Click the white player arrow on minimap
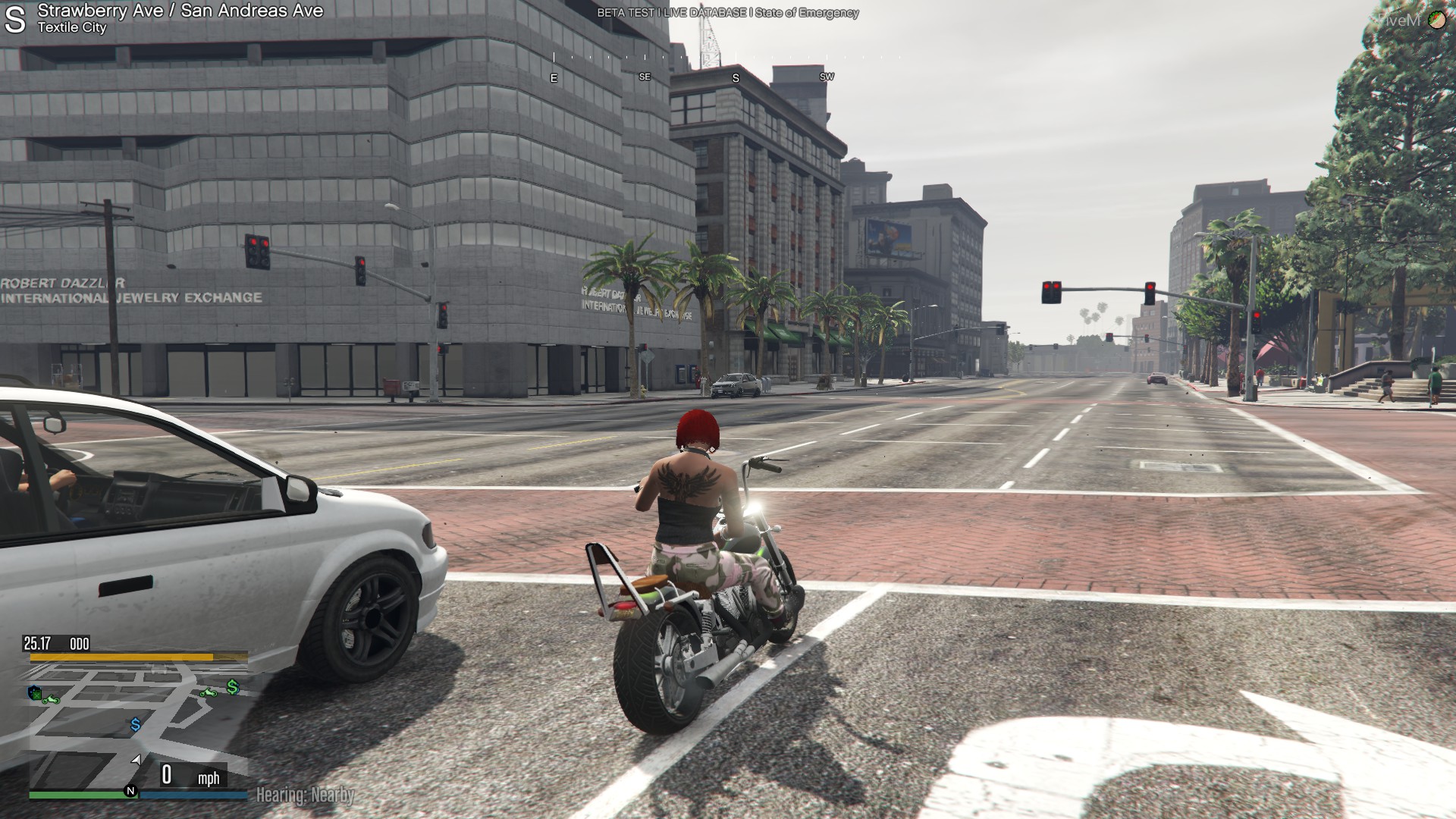This screenshot has height=819, width=1456. (x=136, y=759)
